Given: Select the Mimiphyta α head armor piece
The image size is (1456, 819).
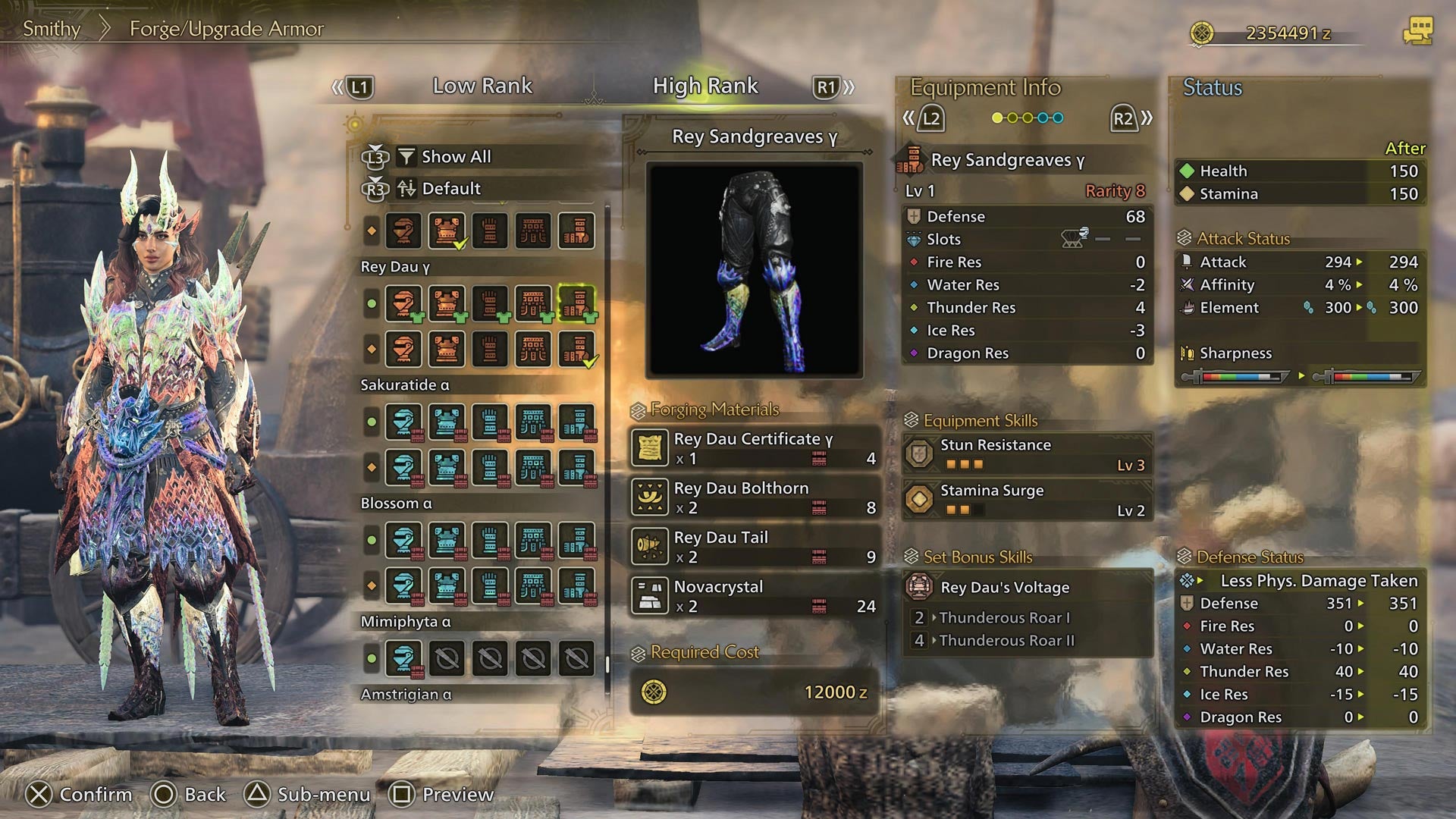Looking at the screenshot, I should tap(403, 658).
